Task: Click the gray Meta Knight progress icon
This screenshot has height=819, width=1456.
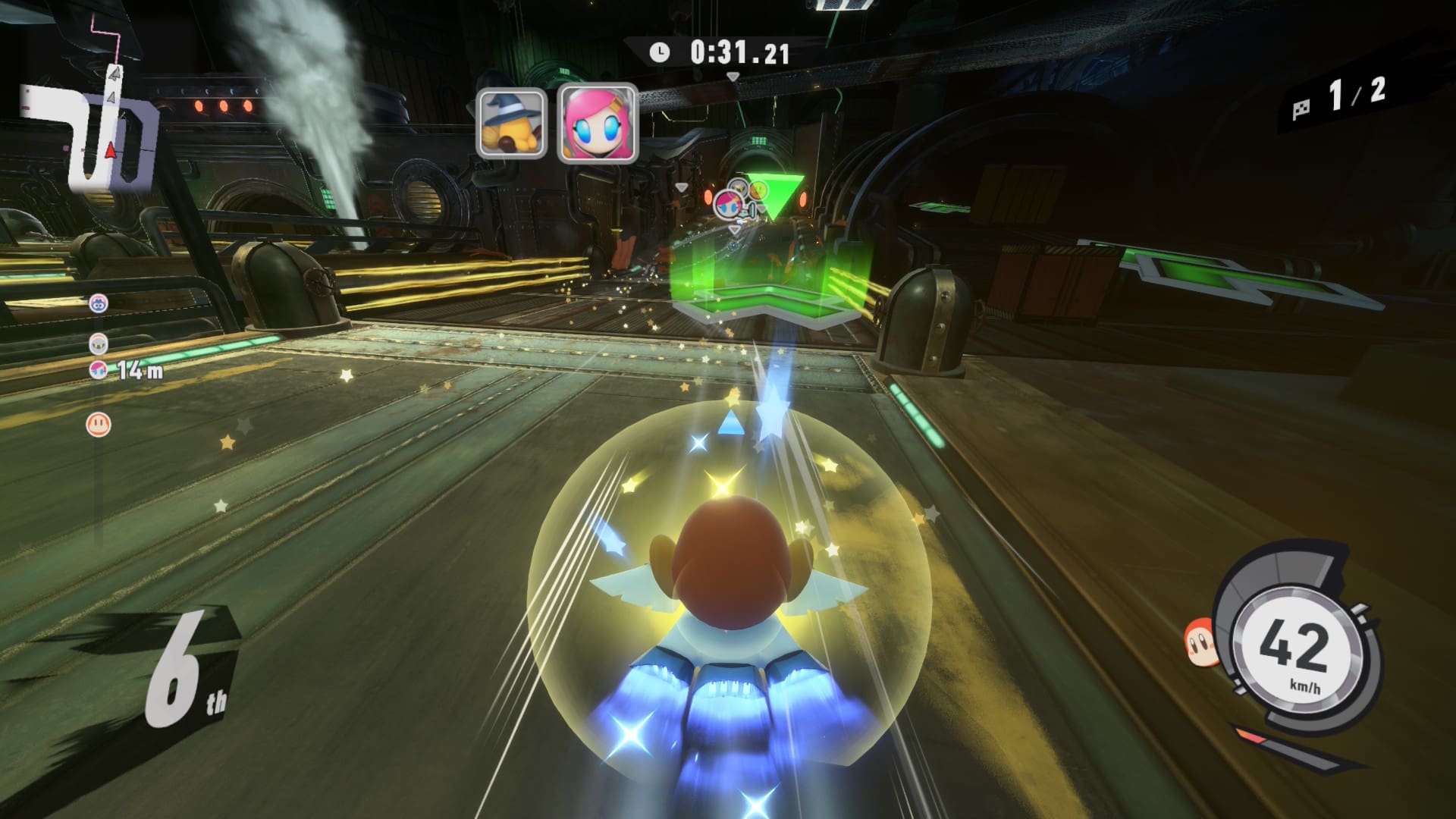Action: (99, 344)
